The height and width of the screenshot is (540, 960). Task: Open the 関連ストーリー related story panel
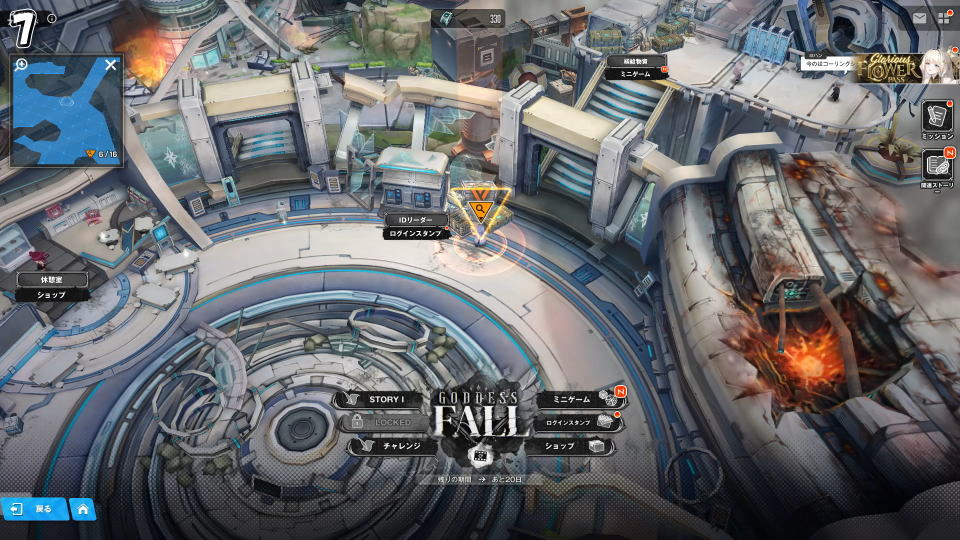[937, 167]
